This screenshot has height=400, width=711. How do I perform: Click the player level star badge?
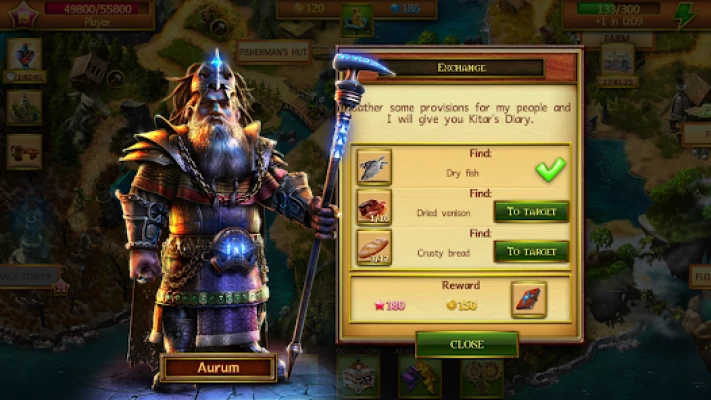click(x=20, y=14)
